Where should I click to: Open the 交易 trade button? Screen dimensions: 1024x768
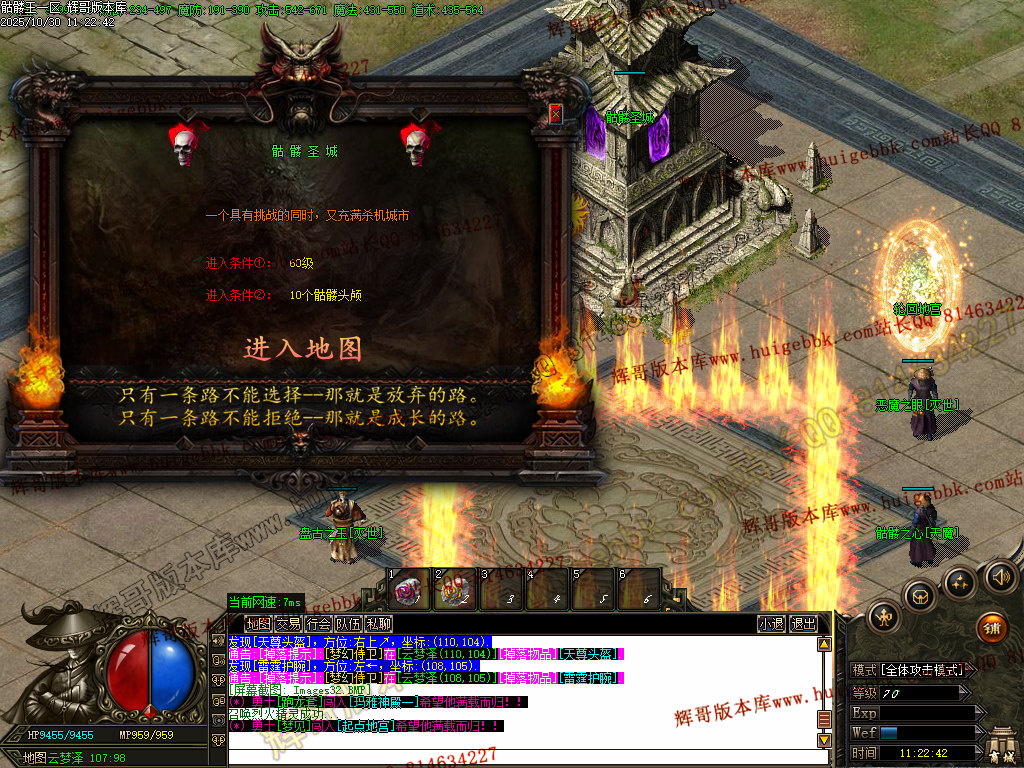288,624
